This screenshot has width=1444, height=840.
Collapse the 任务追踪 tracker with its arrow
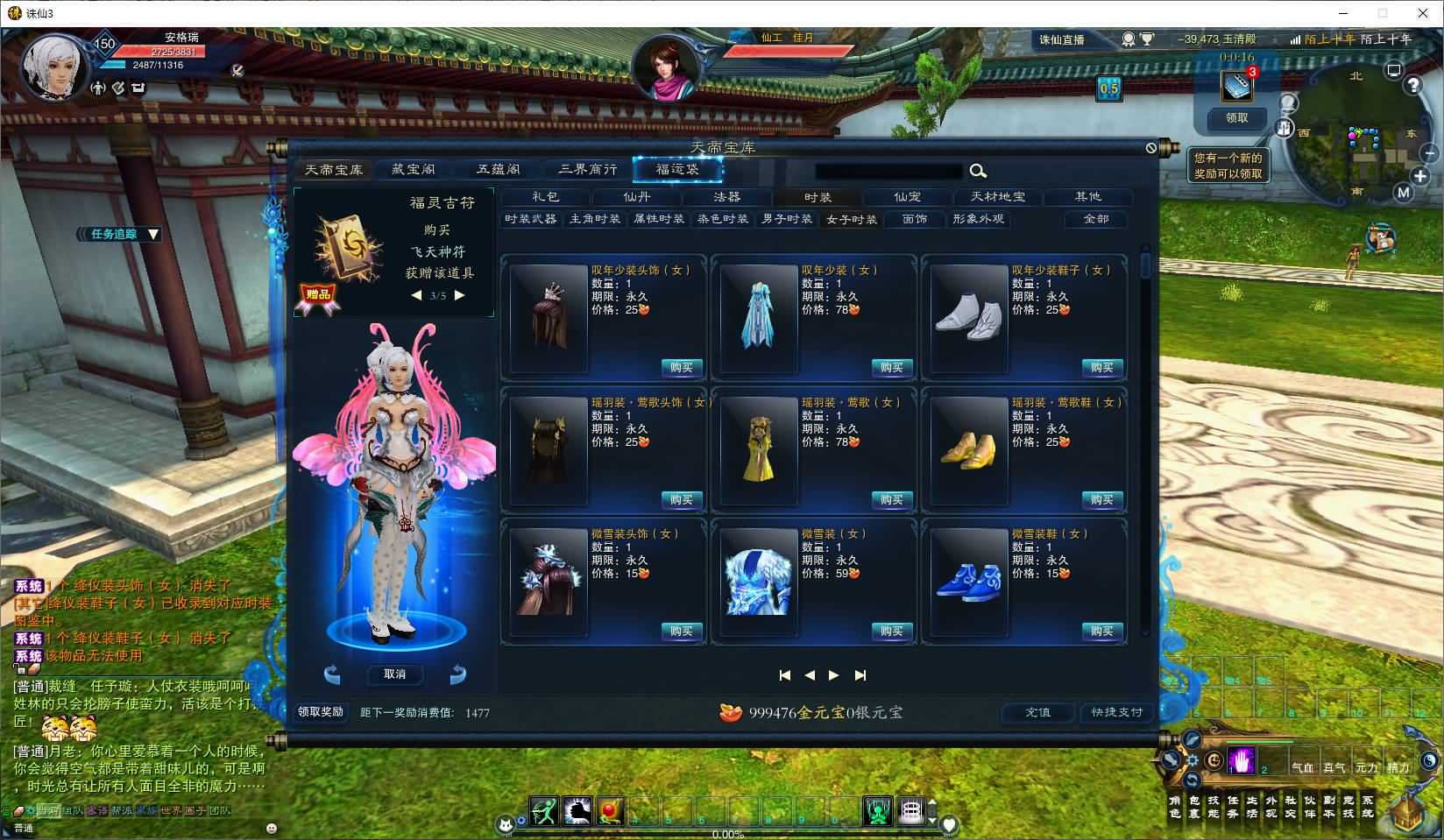pyautogui.click(x=152, y=235)
